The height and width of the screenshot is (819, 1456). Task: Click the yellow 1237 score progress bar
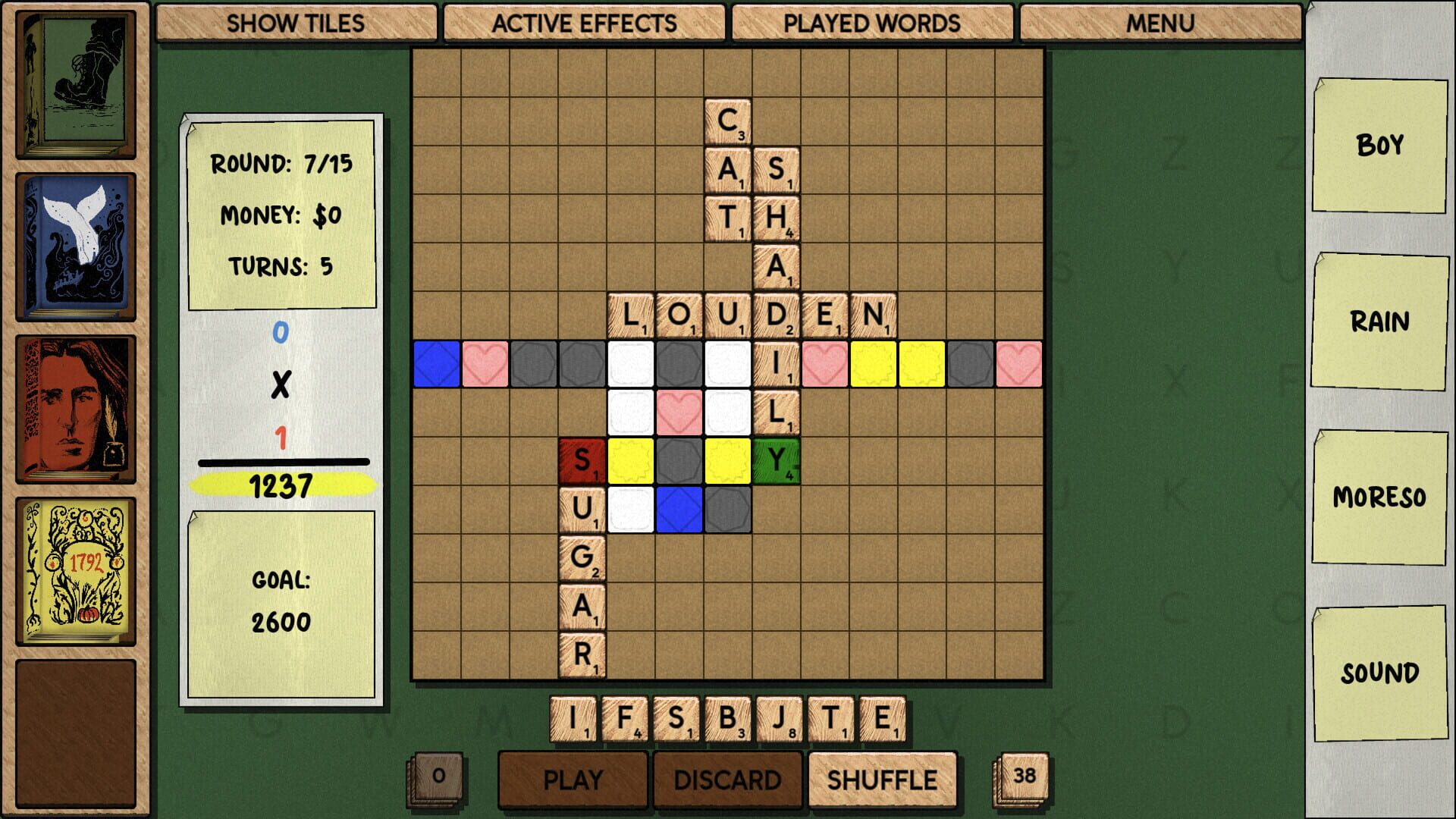point(282,483)
